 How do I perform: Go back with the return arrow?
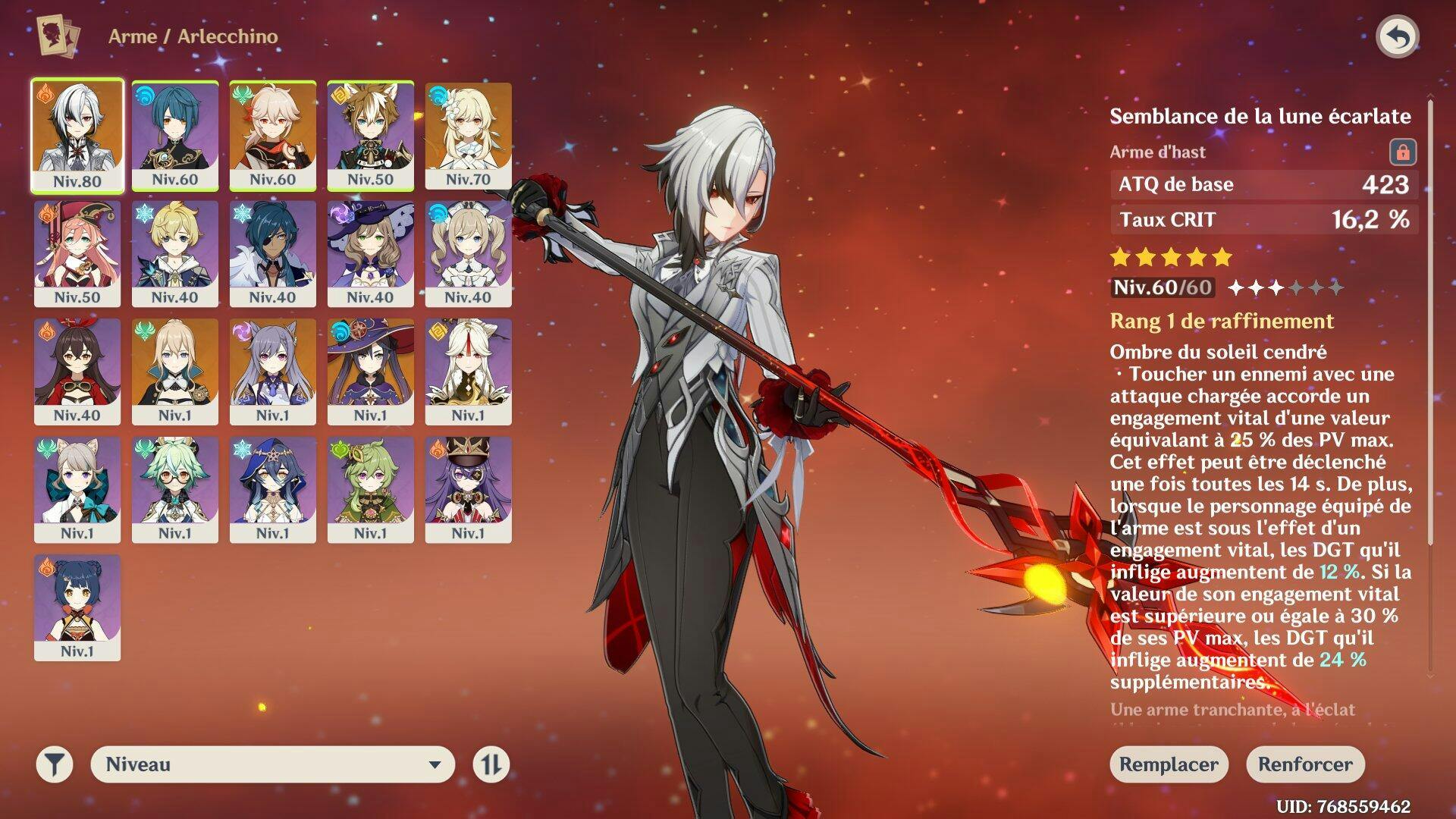pos(1397,37)
